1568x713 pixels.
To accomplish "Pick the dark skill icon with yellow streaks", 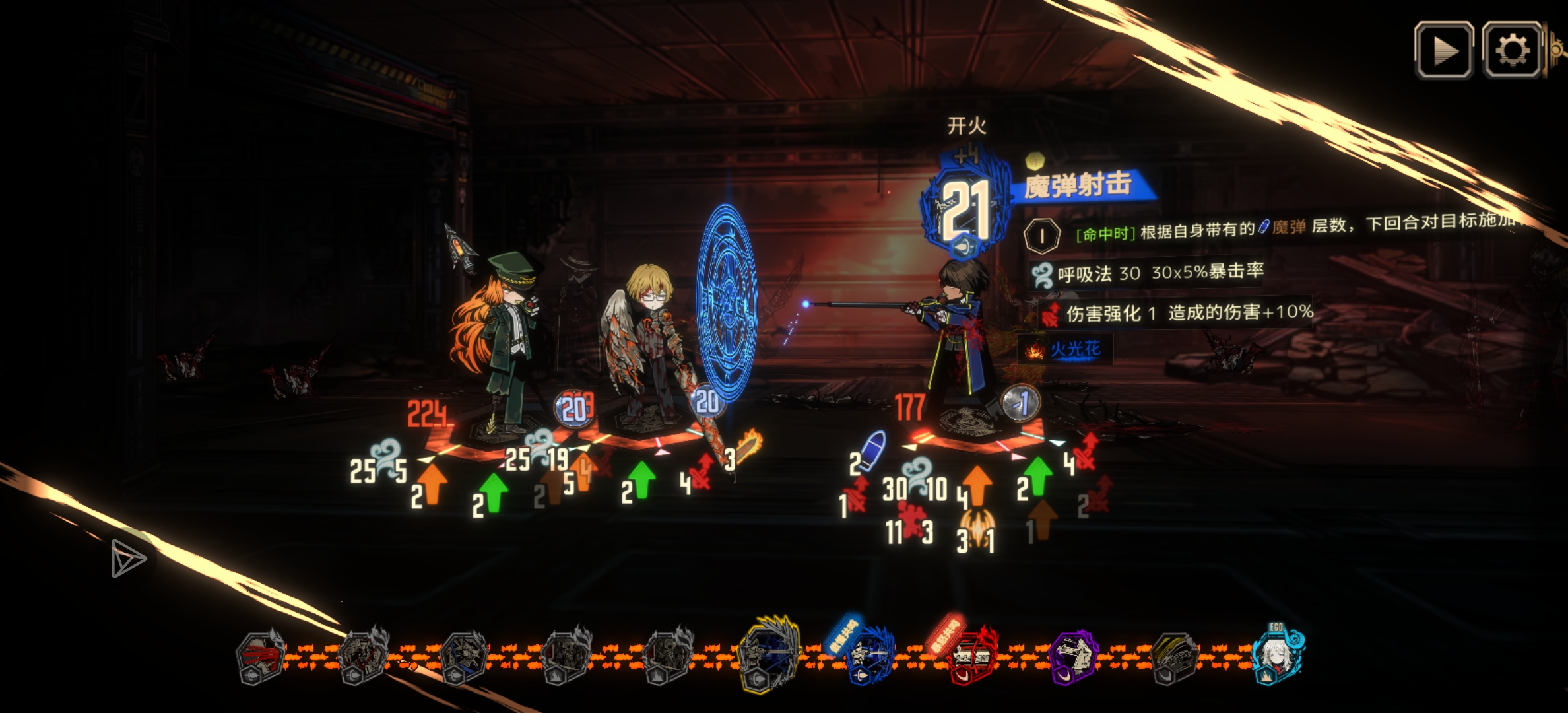I will coord(1175,657).
